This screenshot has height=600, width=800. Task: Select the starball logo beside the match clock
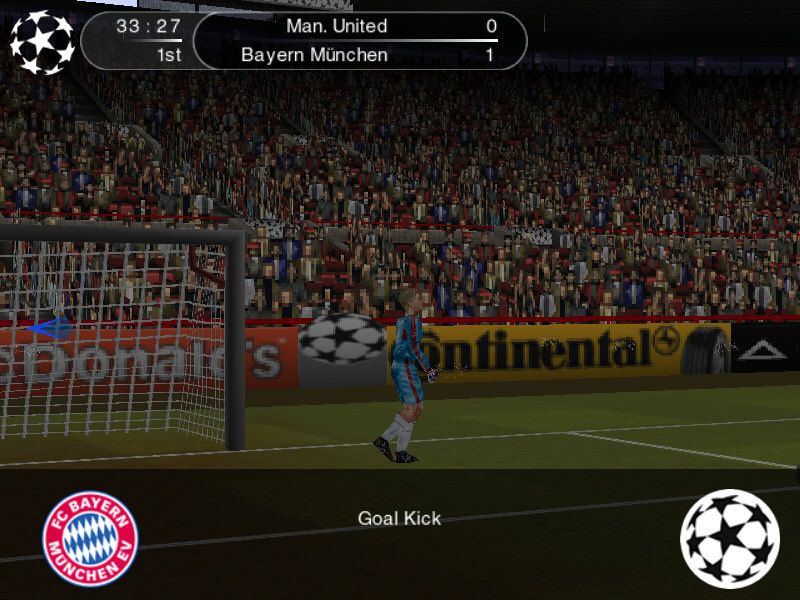[42, 42]
